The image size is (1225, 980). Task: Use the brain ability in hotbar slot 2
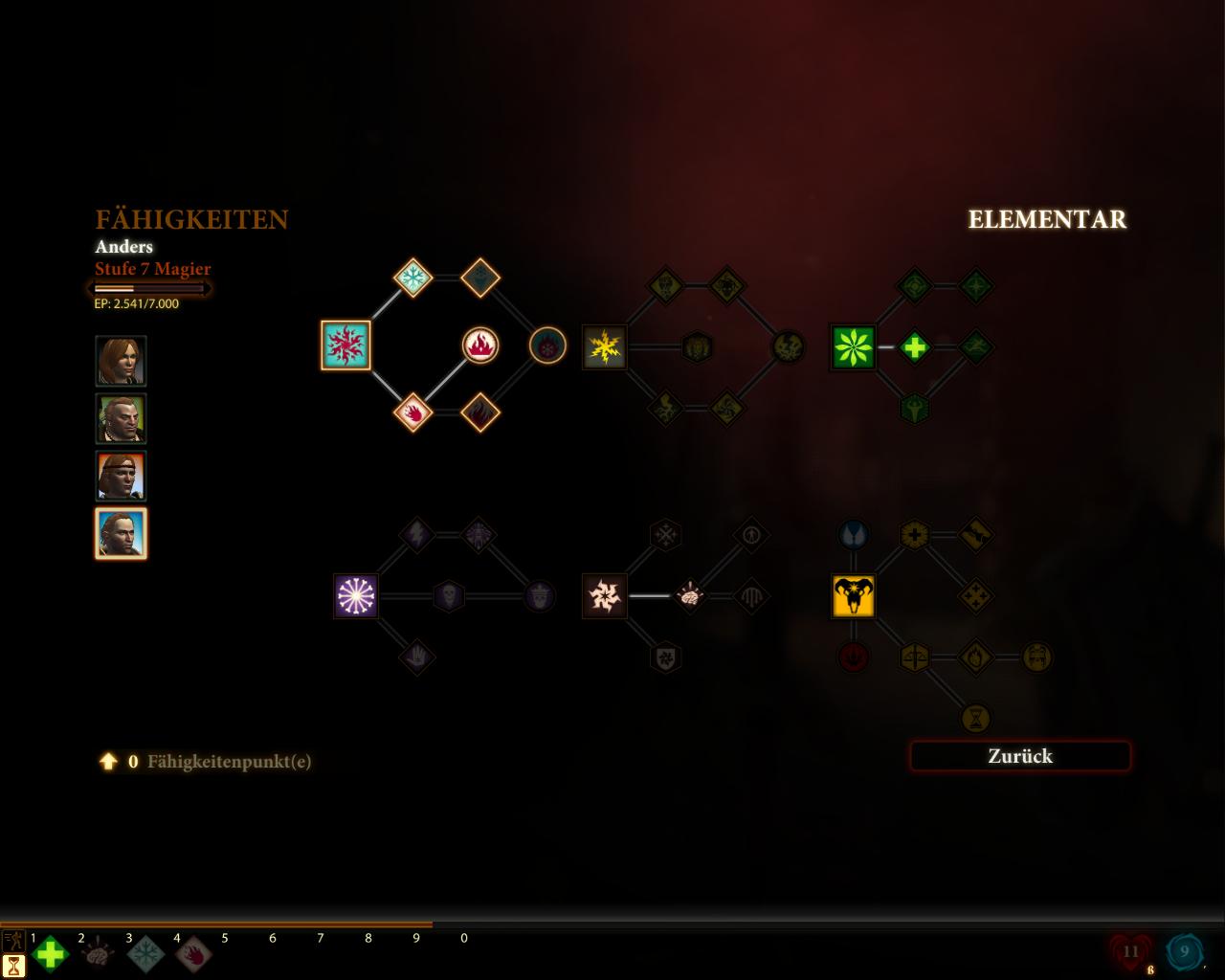coord(99,954)
